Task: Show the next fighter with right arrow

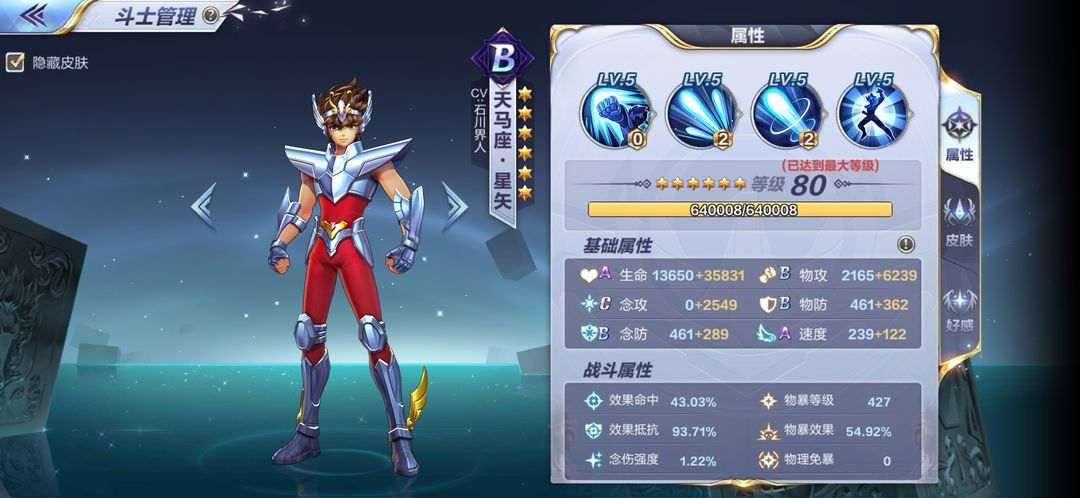Action: click(455, 205)
